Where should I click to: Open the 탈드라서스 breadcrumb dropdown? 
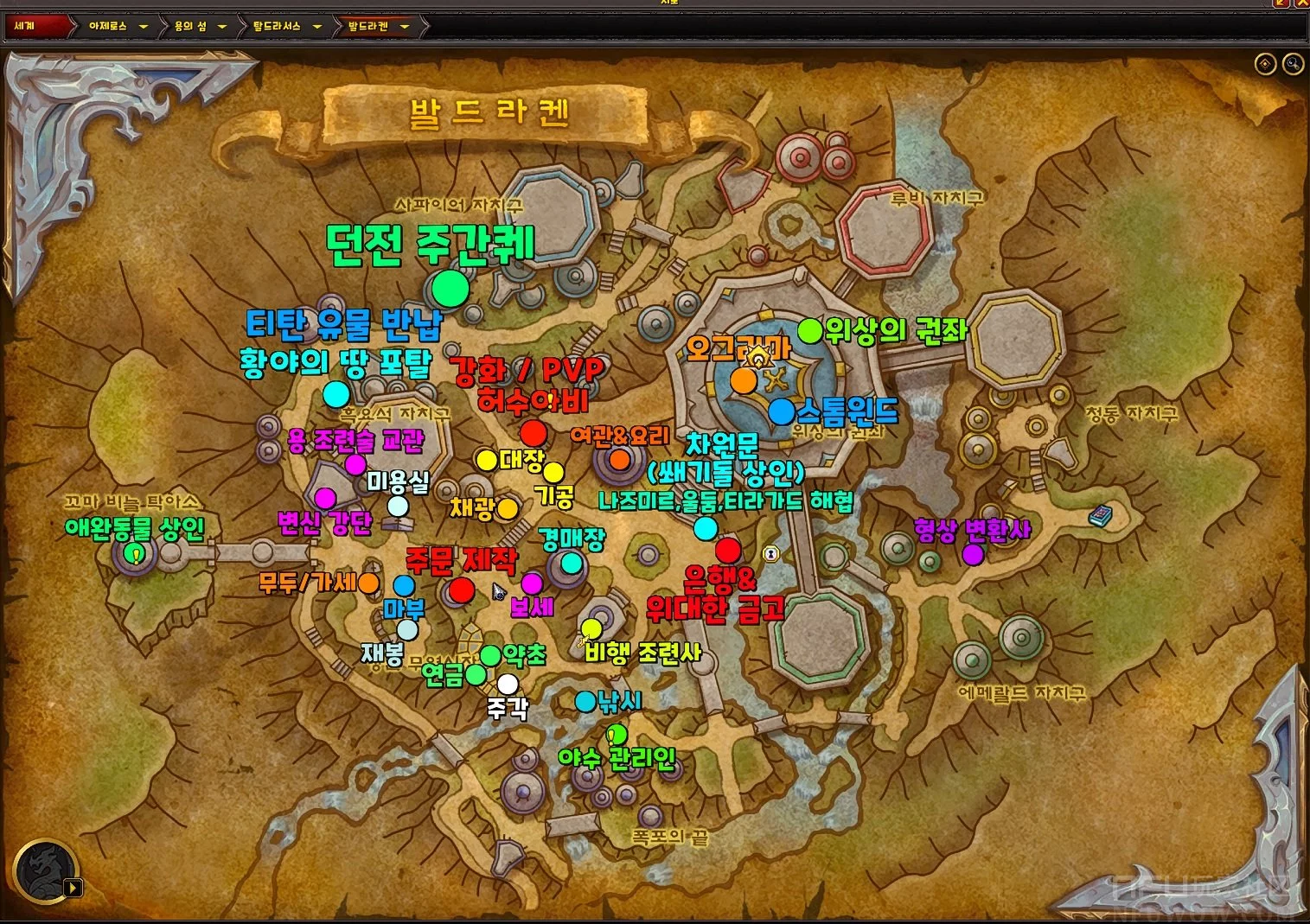pos(317,27)
